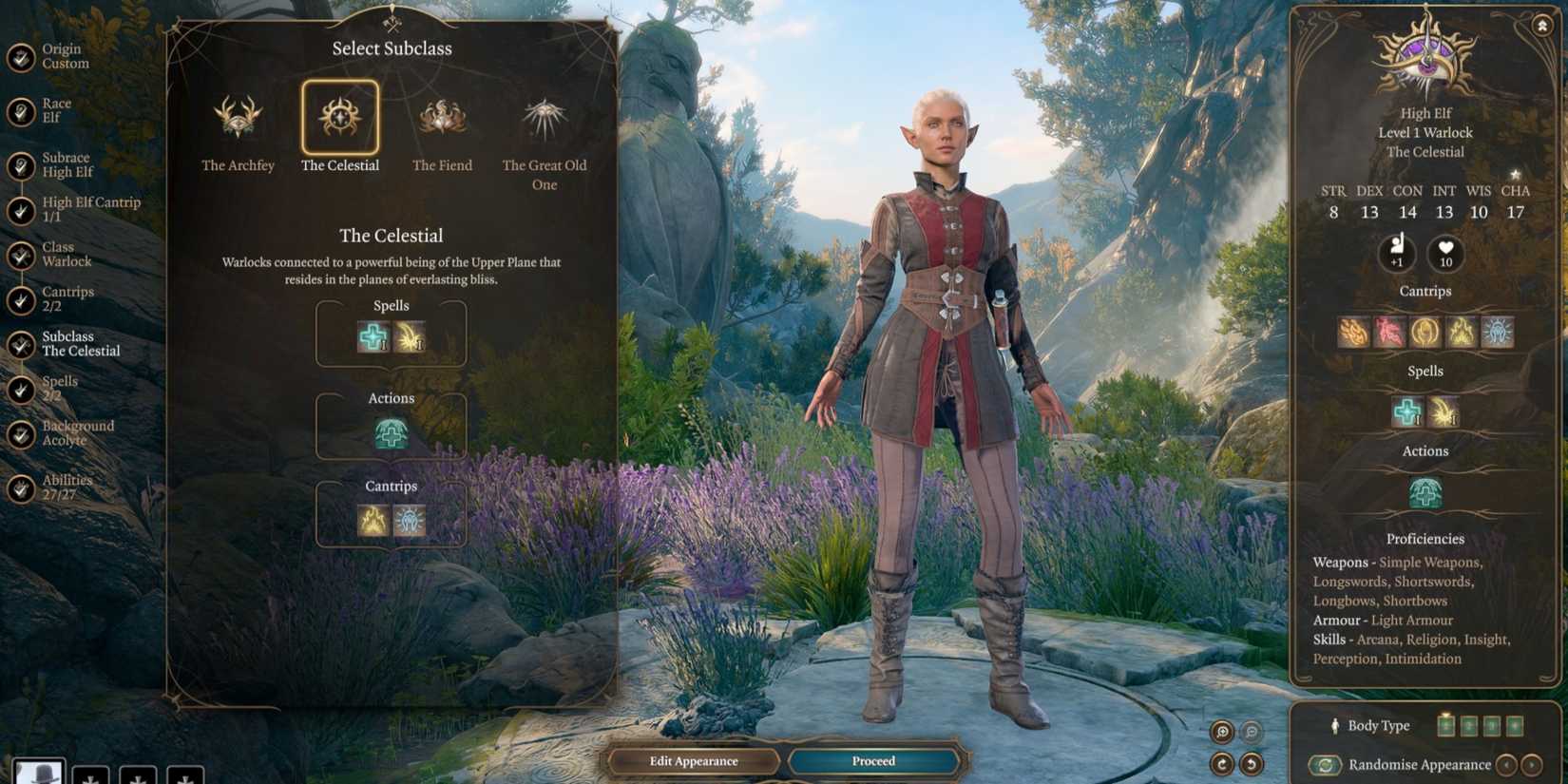Click the blue resistance cantrip icon on right panel
This screenshot has height=784, width=1568.
(1498, 333)
